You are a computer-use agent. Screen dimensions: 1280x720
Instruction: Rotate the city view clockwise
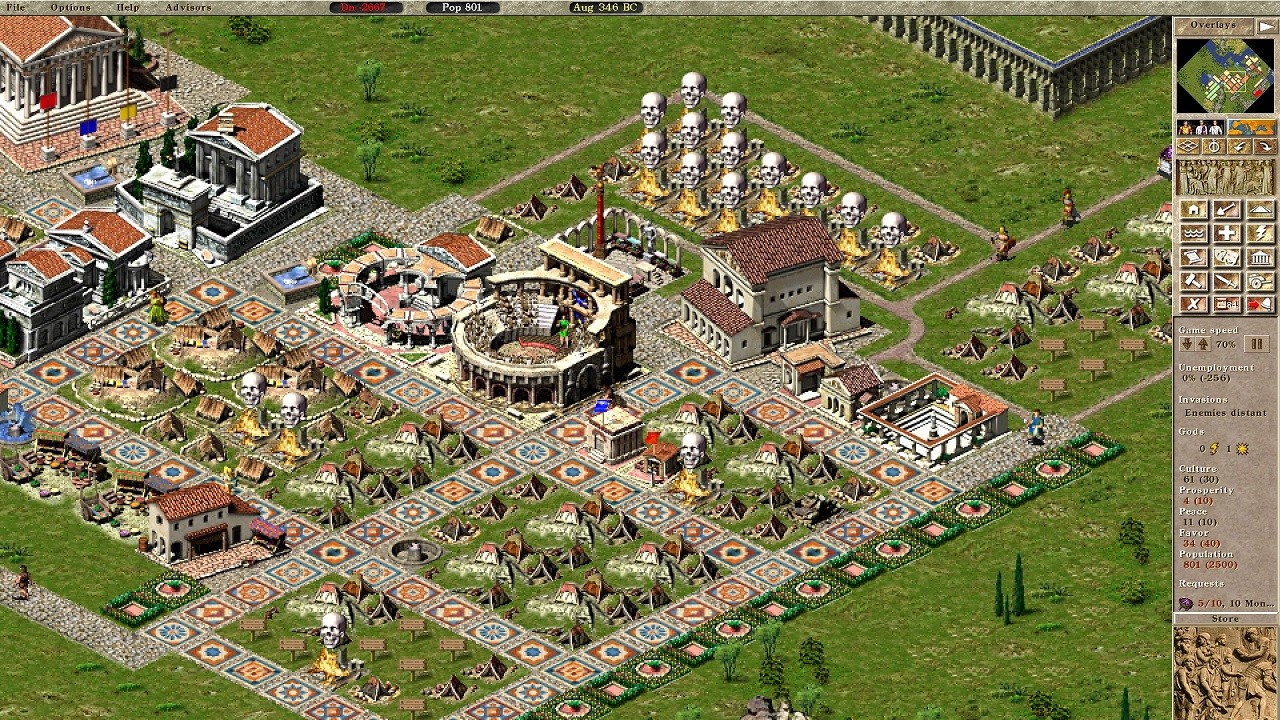point(1264,147)
